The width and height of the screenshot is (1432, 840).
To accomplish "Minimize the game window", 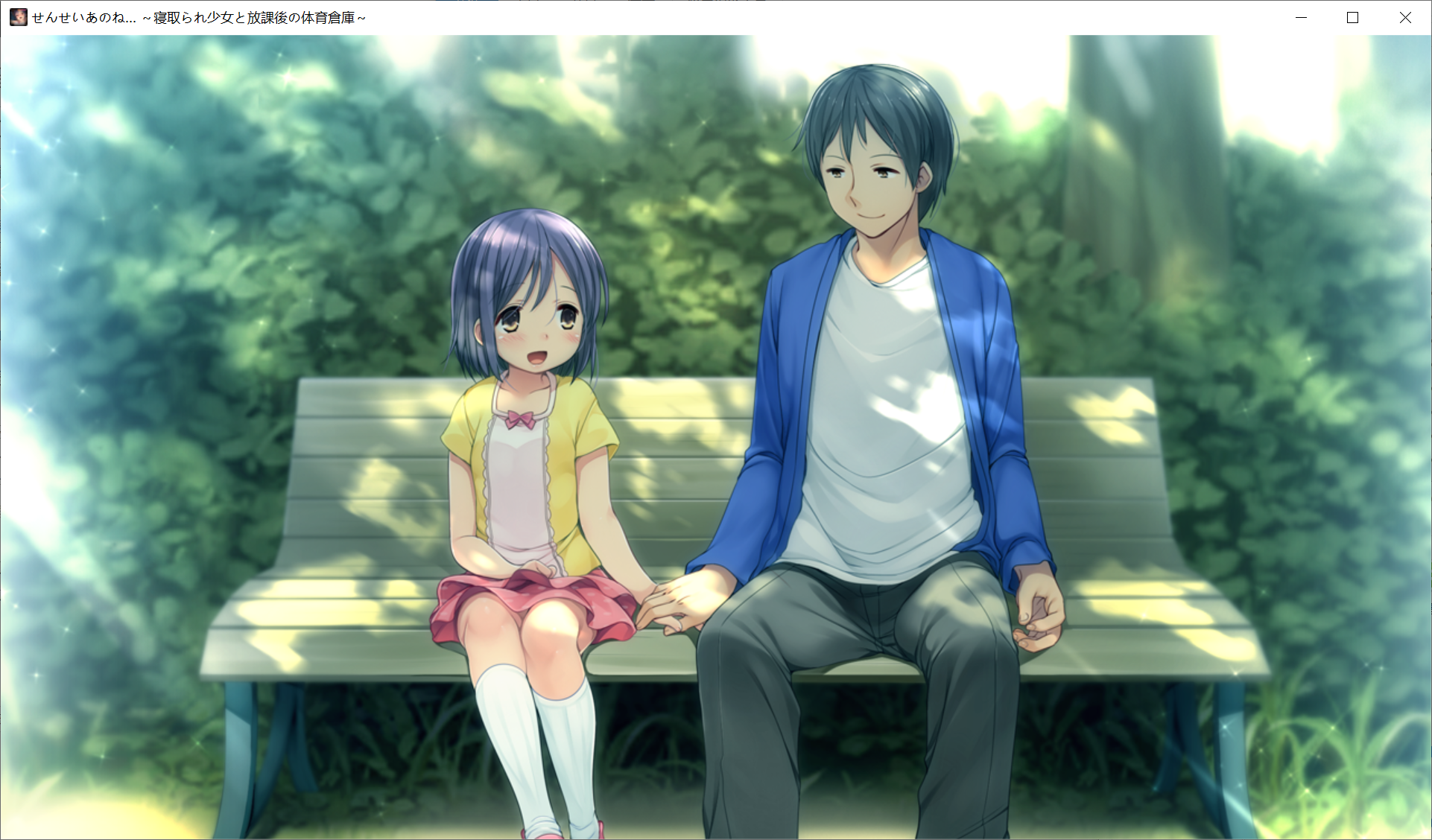I will point(1301,18).
